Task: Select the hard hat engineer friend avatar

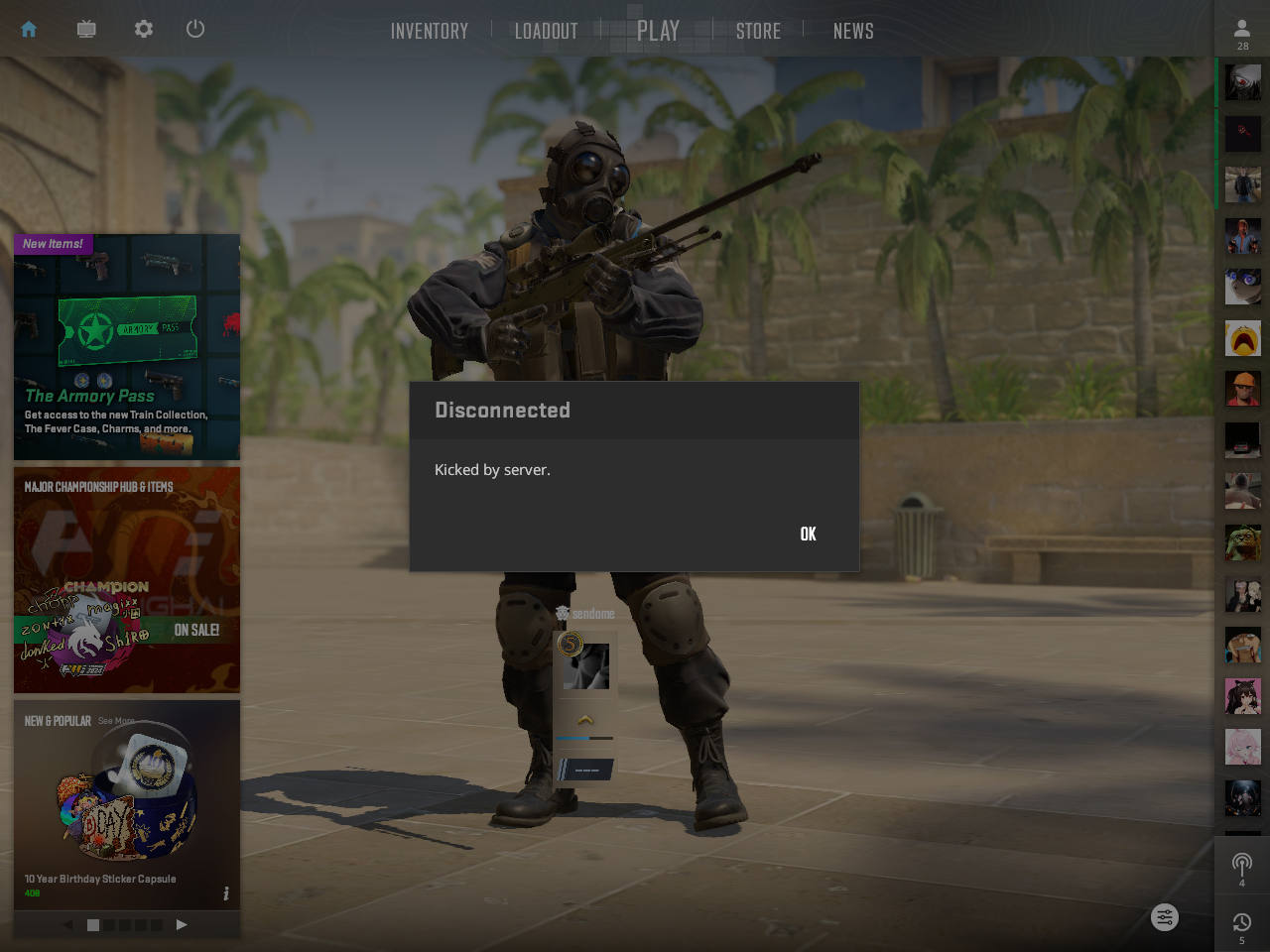Action: [1242, 389]
